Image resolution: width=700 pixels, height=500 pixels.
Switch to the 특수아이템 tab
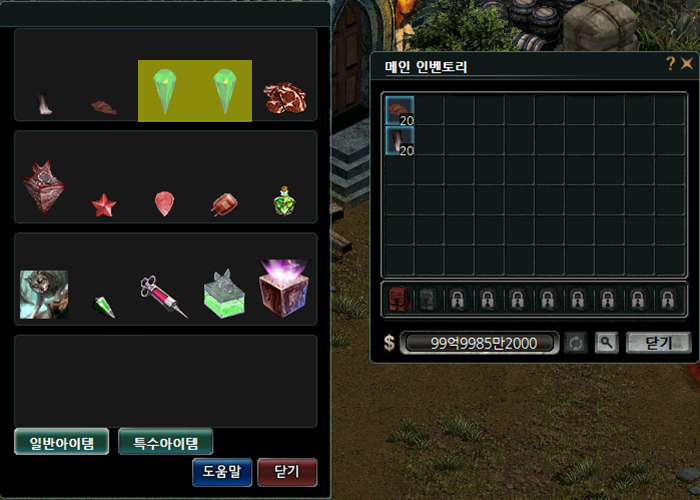[x=165, y=442]
